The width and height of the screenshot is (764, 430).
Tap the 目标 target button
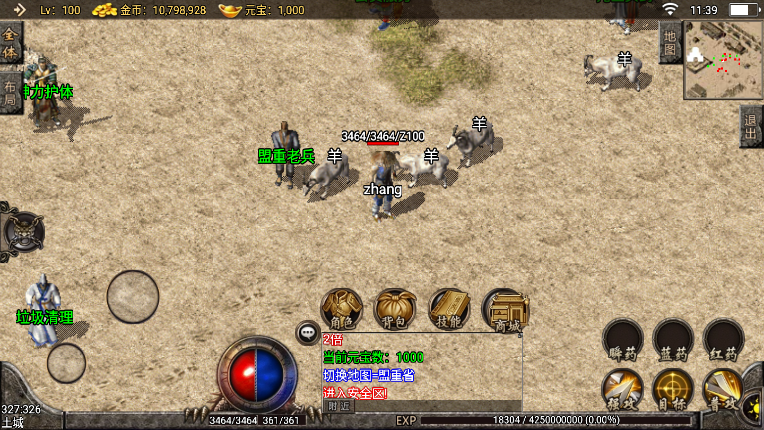tap(673, 389)
